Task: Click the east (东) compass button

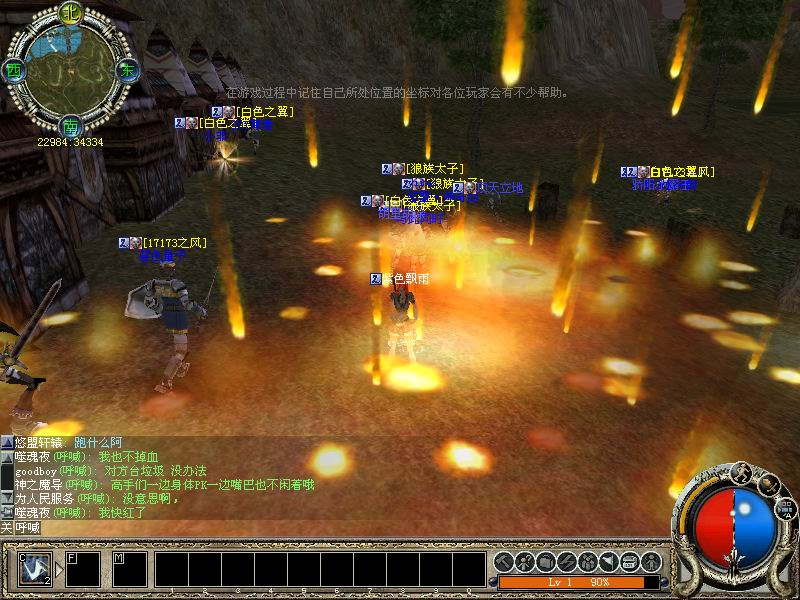Action: 127,71
